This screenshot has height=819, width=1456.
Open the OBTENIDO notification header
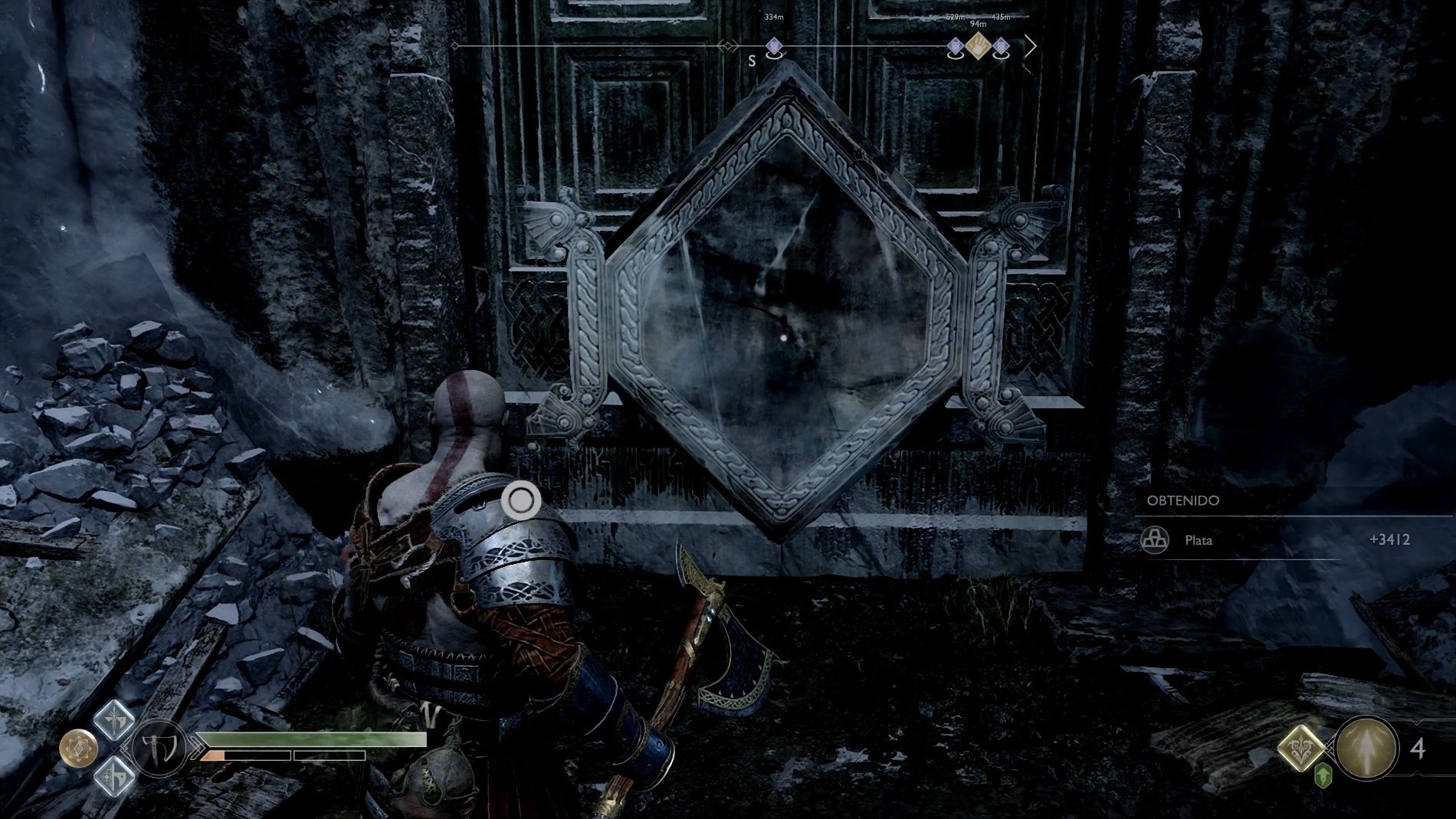(1182, 501)
